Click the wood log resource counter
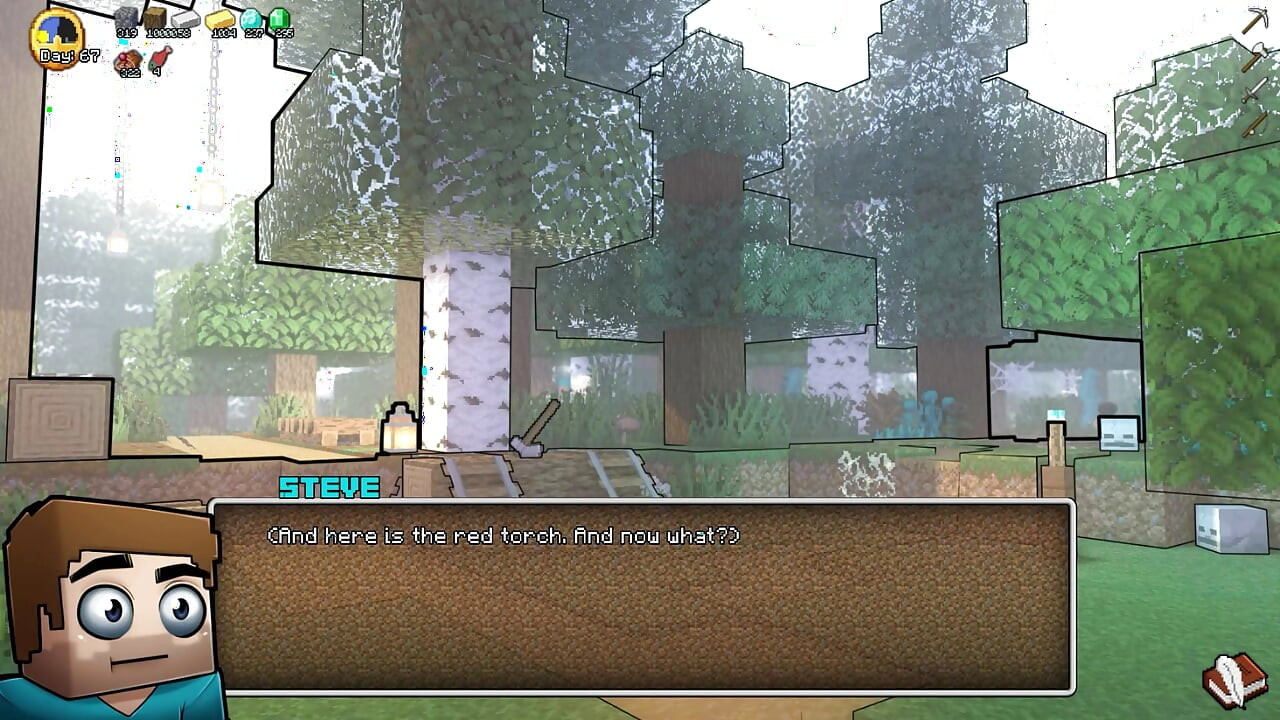The height and width of the screenshot is (720, 1280). pyautogui.click(x=156, y=16)
